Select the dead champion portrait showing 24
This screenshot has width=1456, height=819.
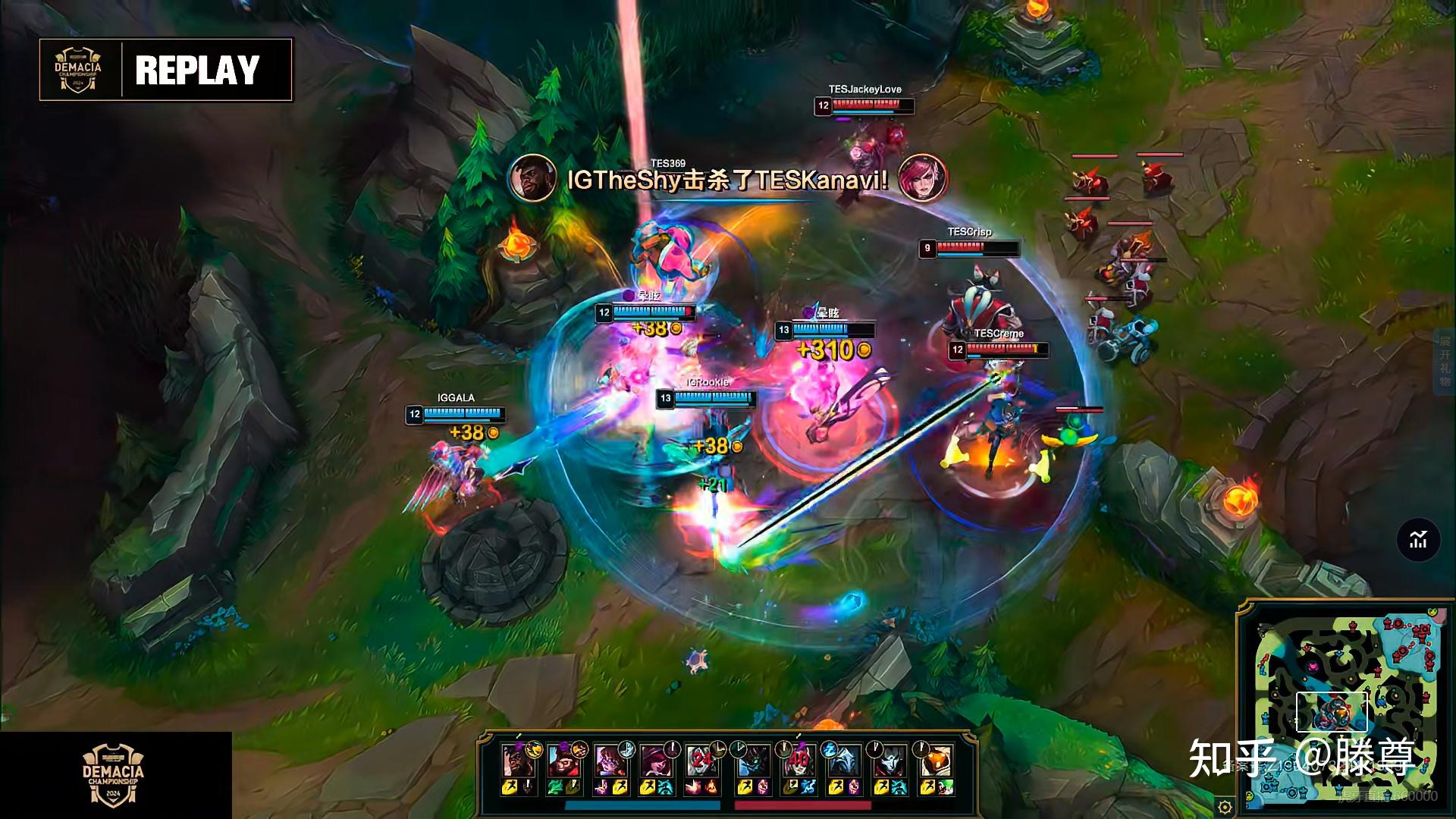pyautogui.click(x=701, y=760)
